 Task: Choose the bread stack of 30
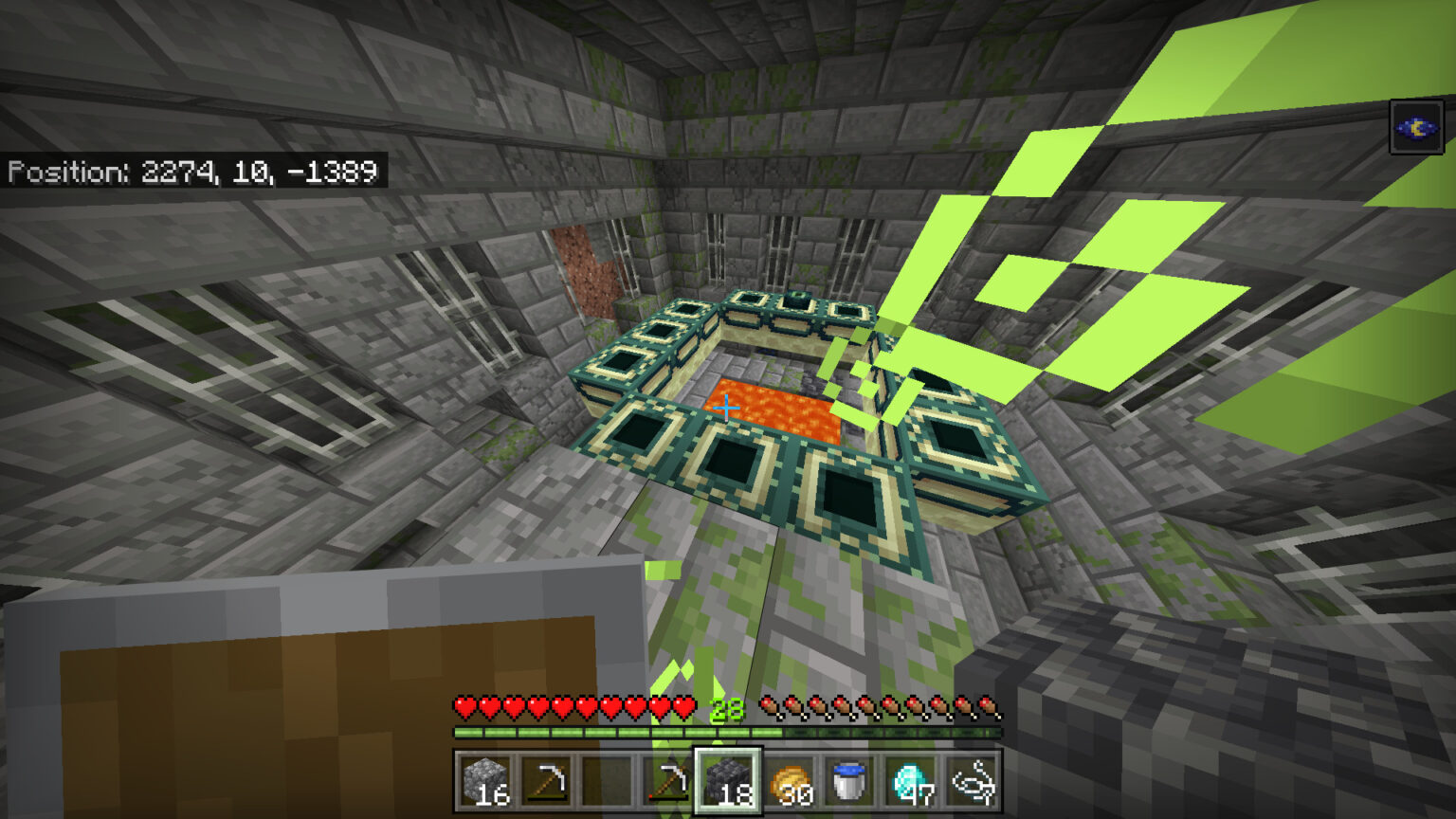pyautogui.click(x=789, y=781)
